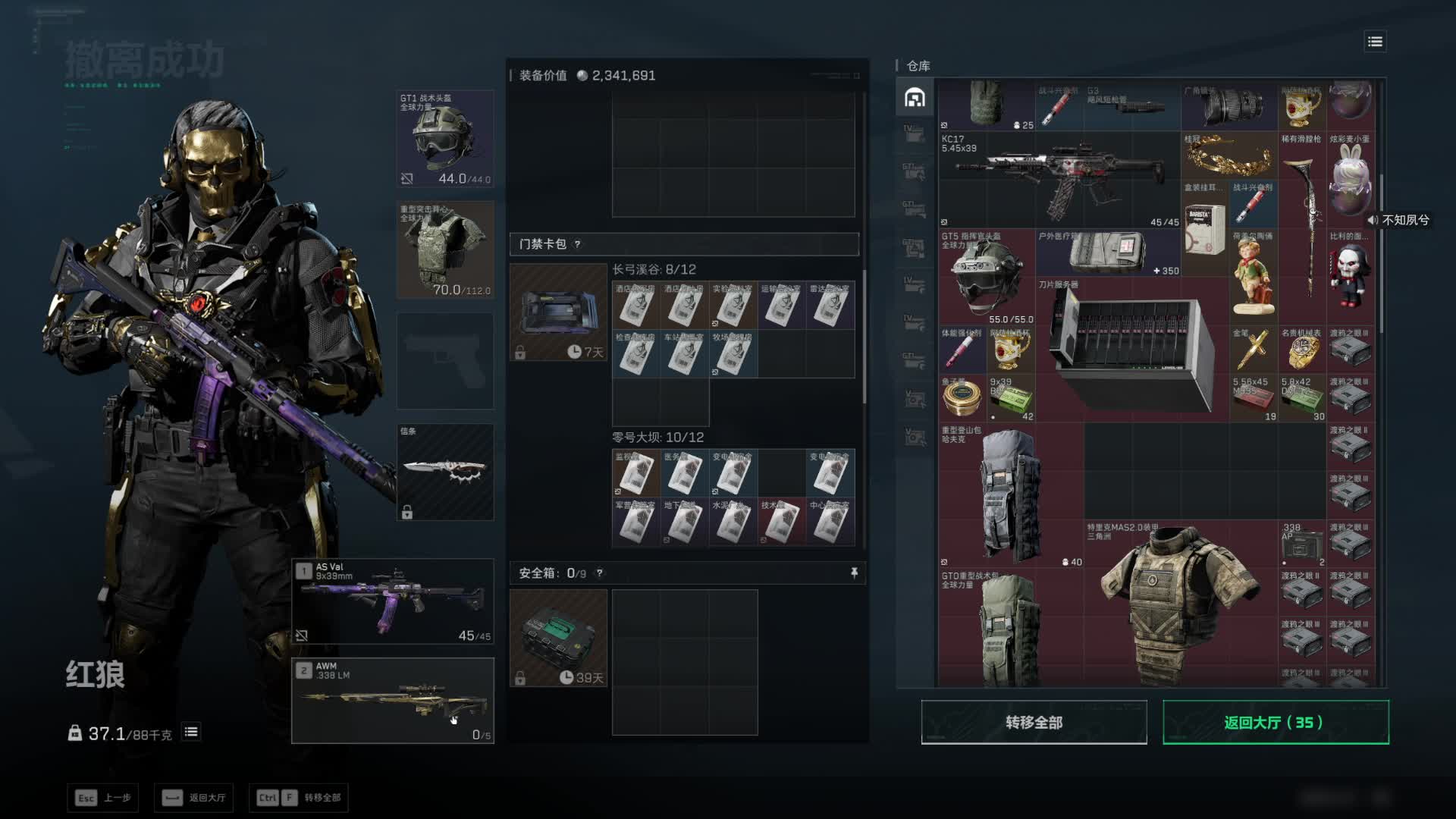Return to lobby with 返回大厅 button
Viewport: 1456px width, 819px height.
pos(1276,722)
